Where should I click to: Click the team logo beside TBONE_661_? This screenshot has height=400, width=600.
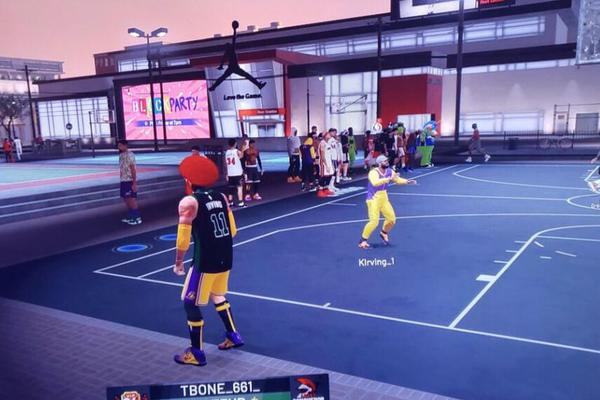tap(310, 388)
